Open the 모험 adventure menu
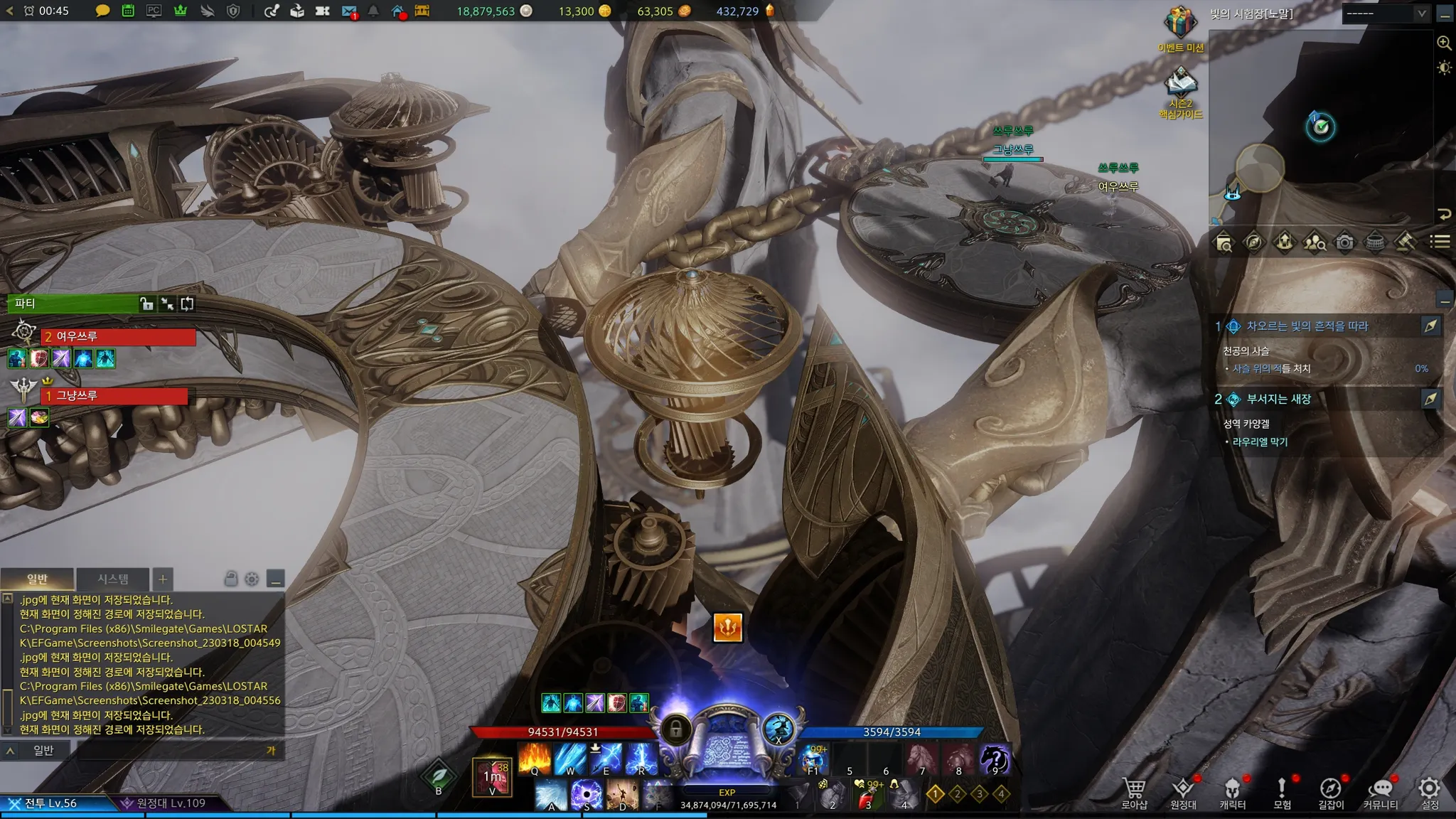 click(1282, 791)
